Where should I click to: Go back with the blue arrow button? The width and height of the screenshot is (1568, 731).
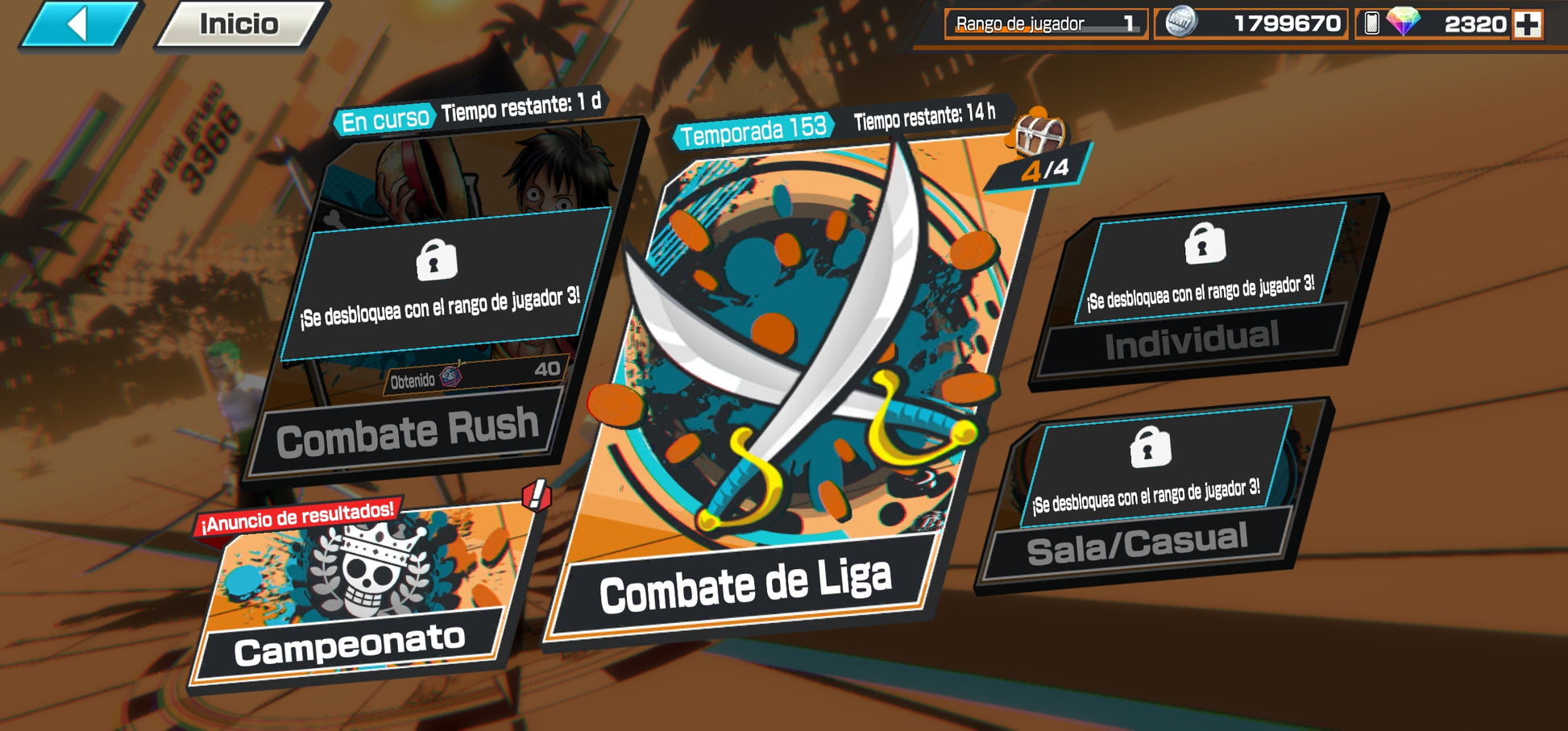coord(79,24)
